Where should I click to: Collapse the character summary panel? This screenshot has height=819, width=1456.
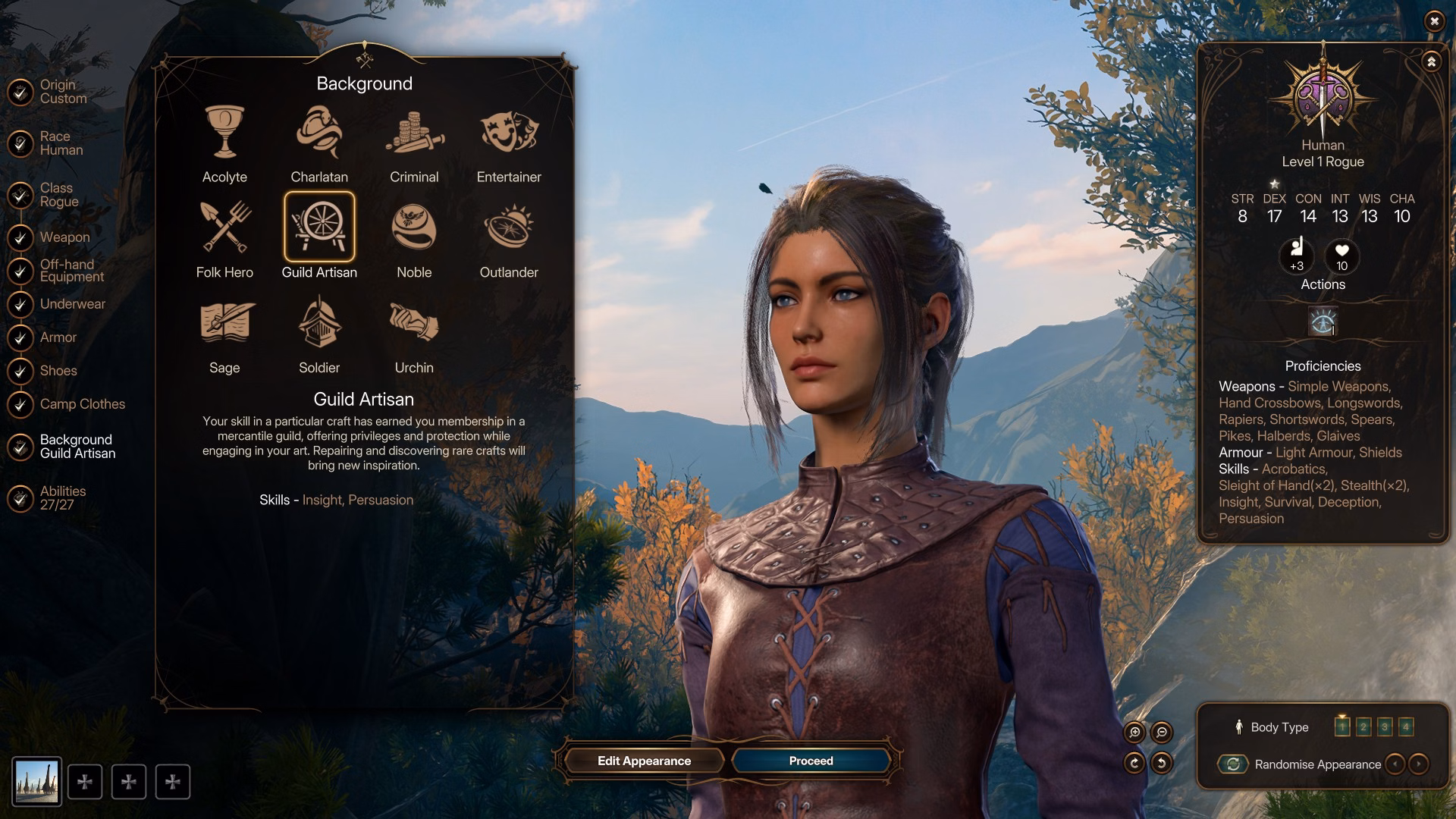click(1431, 62)
